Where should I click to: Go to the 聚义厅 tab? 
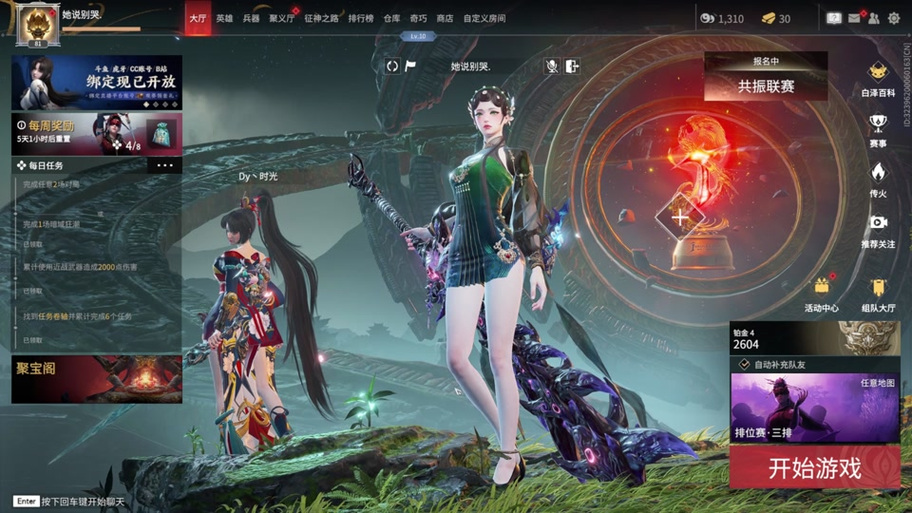[x=282, y=18]
